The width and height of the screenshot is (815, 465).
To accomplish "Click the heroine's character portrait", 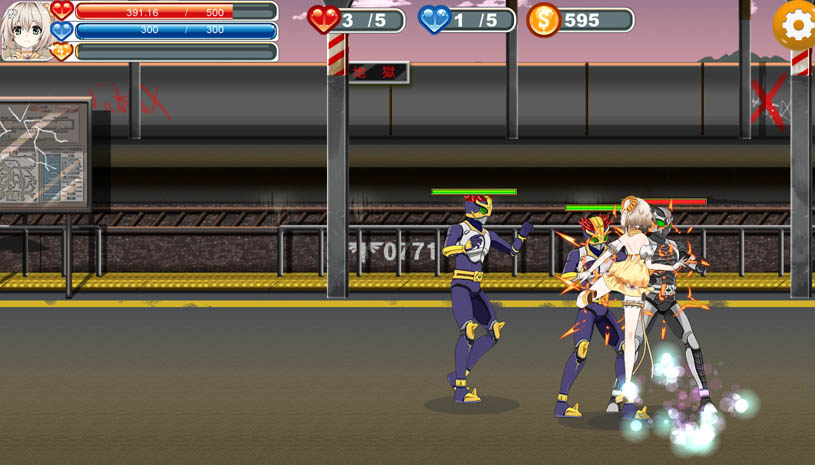I will point(25,30).
